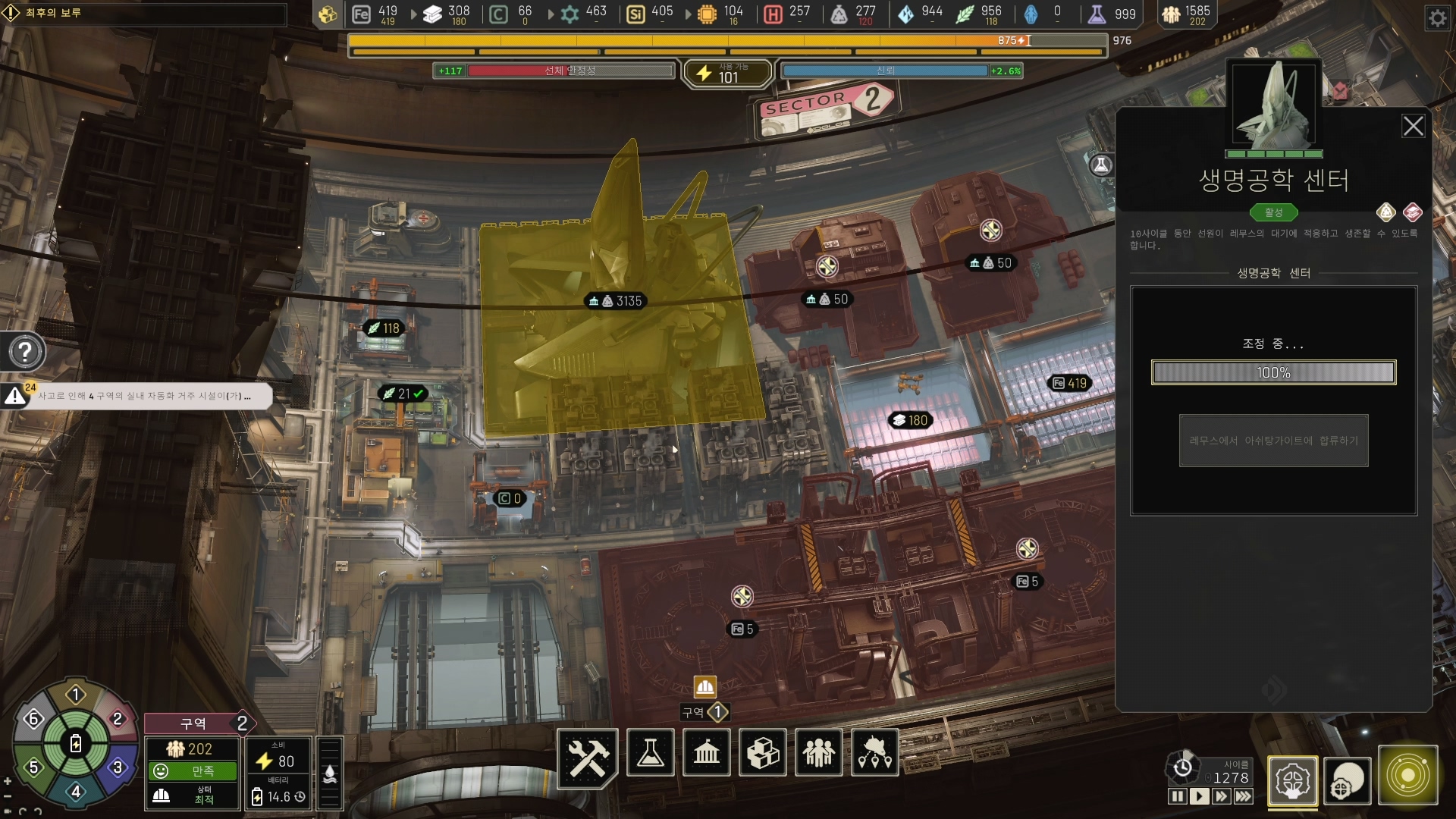Open the settings gear in the corner
The width and height of the screenshot is (1456, 819).
pos(1438,18)
